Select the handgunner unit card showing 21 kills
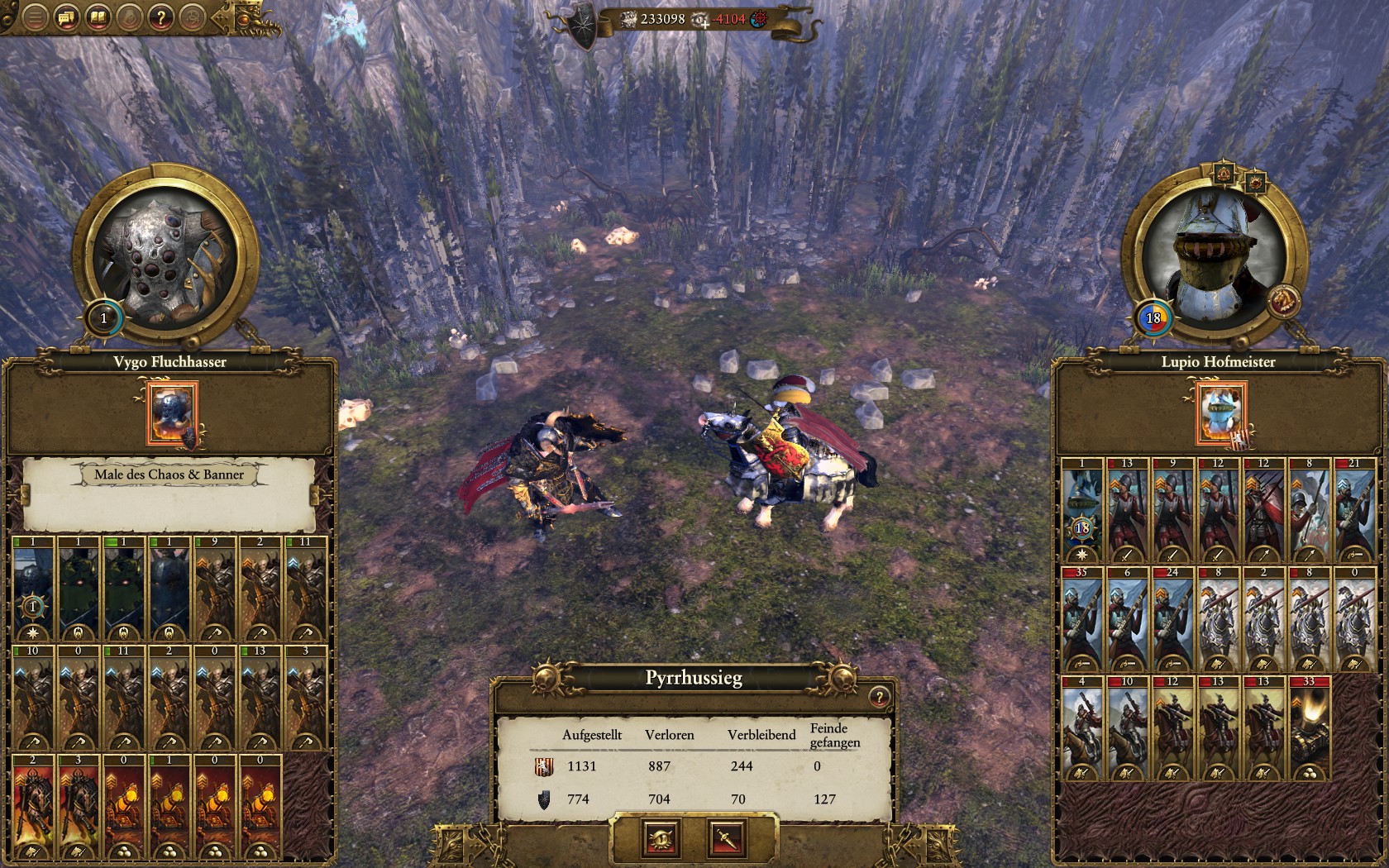The width and height of the screenshot is (1389, 868). (1354, 509)
